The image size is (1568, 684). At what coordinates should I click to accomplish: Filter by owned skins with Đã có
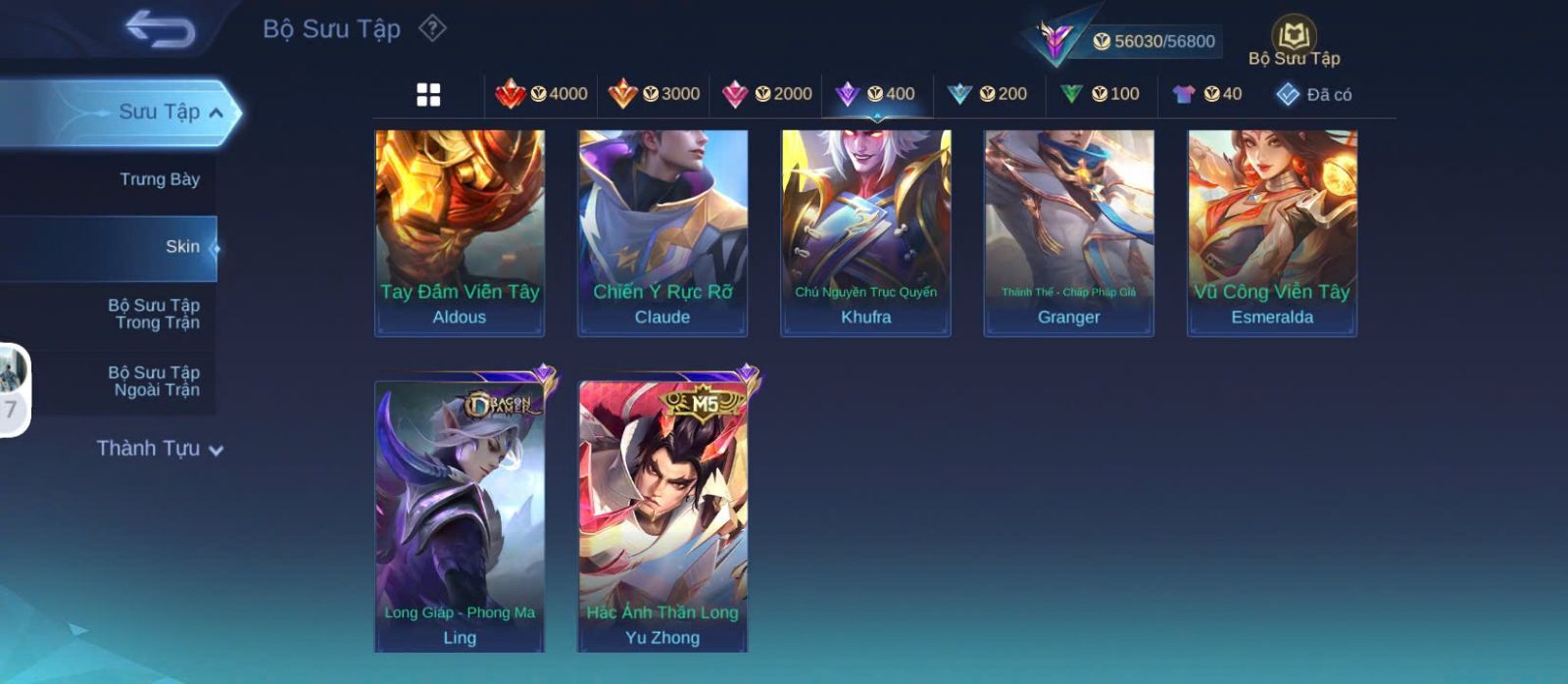click(1314, 94)
